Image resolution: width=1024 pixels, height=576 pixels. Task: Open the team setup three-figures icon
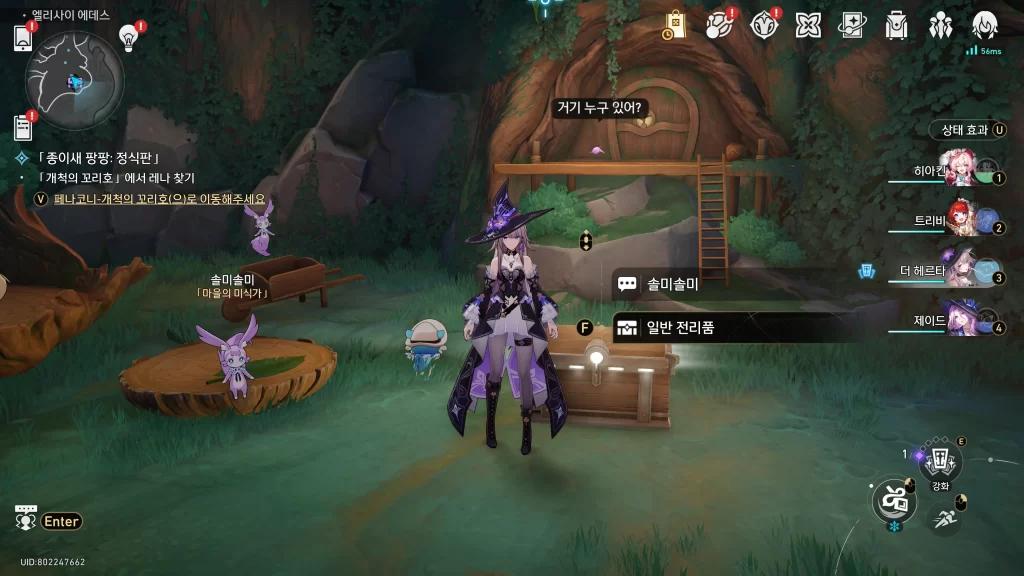point(940,24)
